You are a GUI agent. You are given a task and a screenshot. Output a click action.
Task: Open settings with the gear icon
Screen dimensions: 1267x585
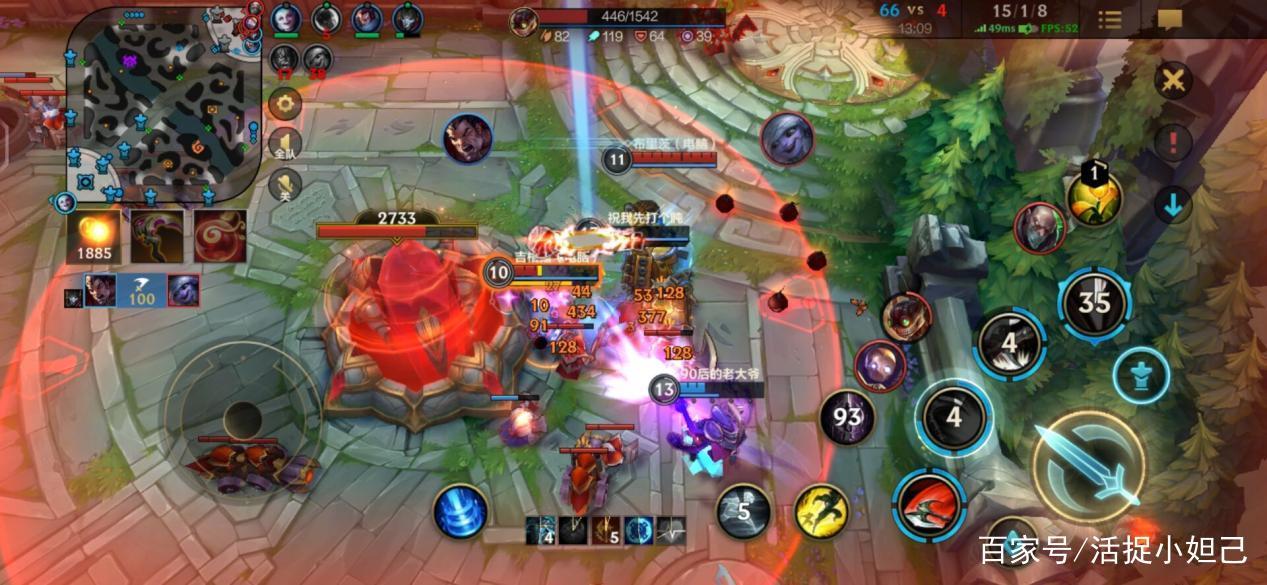pyautogui.click(x=286, y=103)
